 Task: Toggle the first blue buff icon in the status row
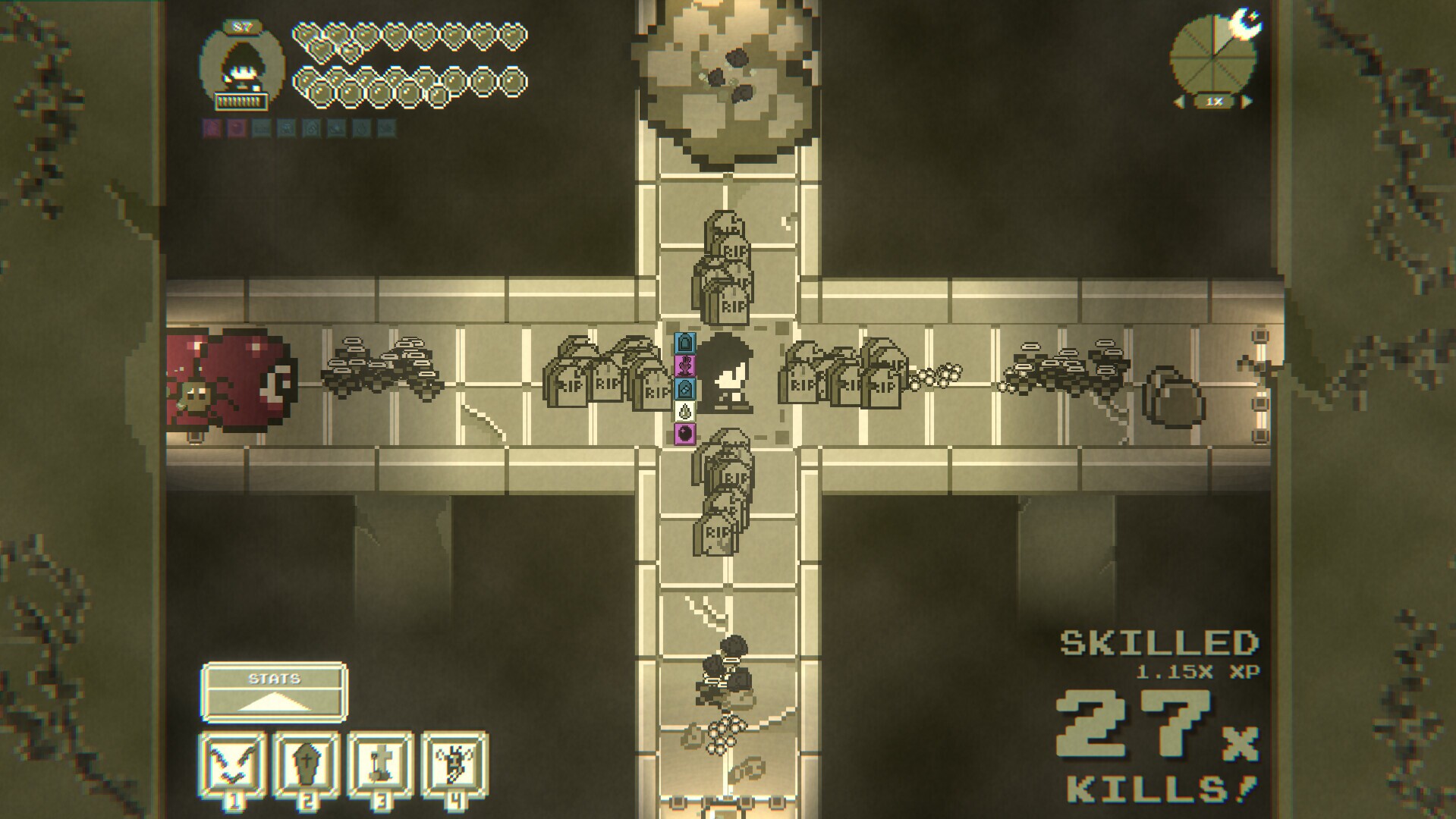[x=263, y=127]
